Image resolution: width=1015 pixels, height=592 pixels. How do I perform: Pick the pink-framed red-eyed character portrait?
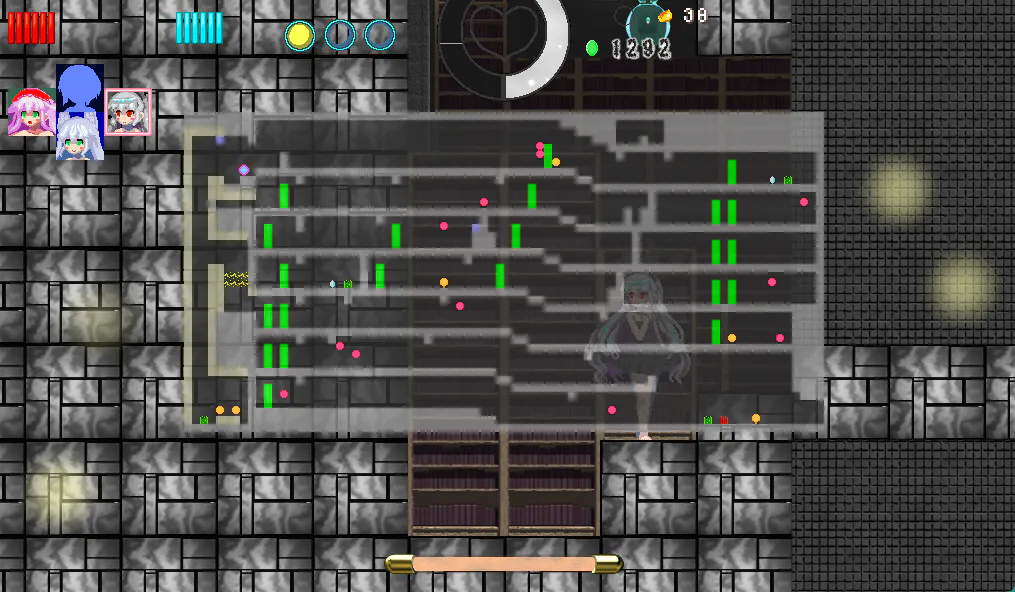click(x=128, y=112)
